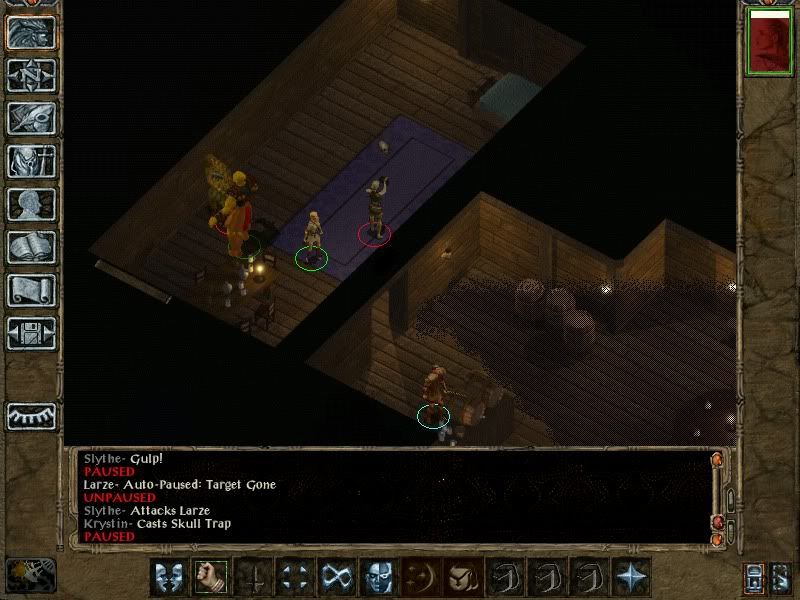This screenshot has width=800, height=600.
Task: Open options via the floppy disk button
Action: [31, 333]
